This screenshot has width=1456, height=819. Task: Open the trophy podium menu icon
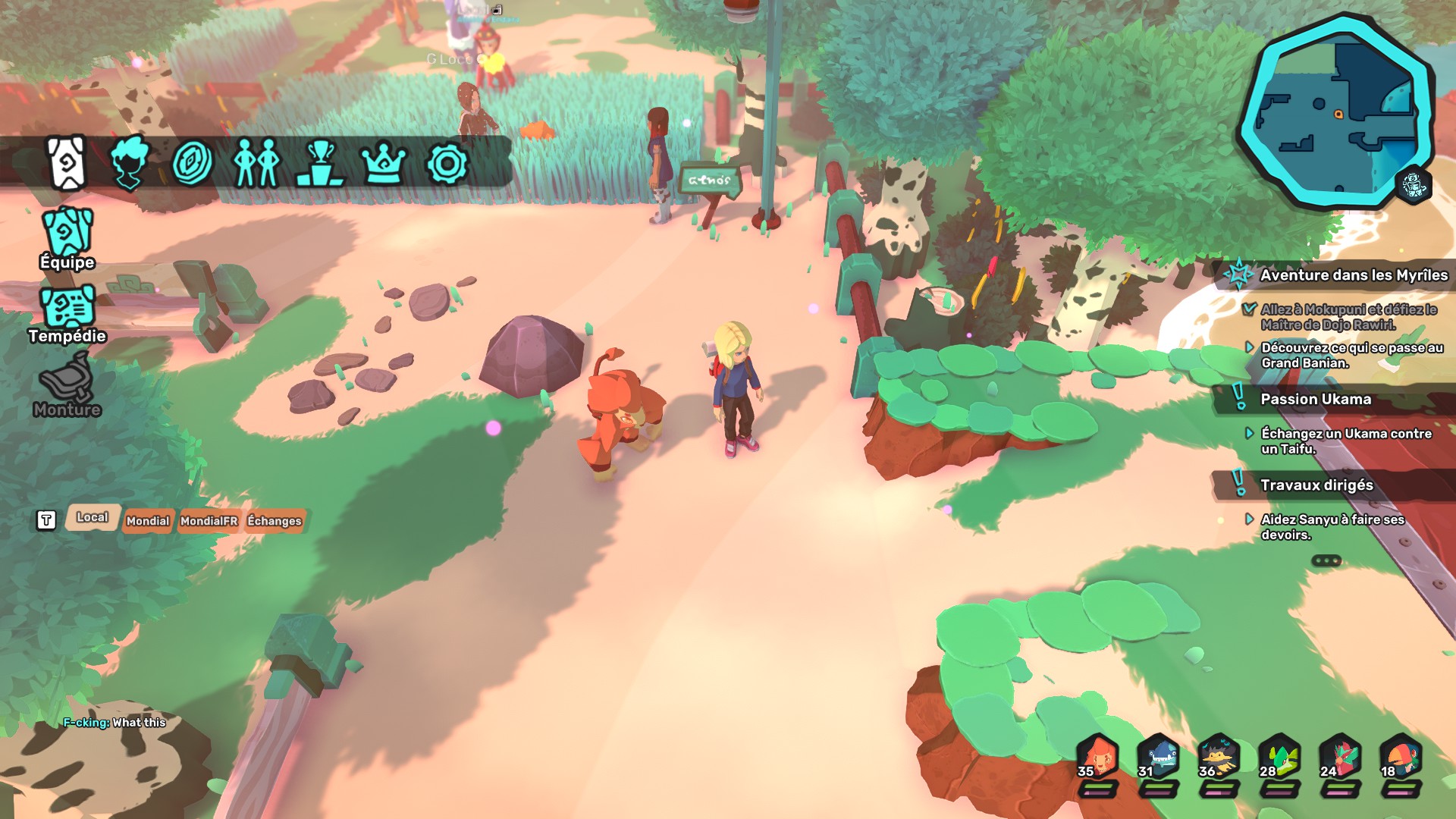coord(322,163)
